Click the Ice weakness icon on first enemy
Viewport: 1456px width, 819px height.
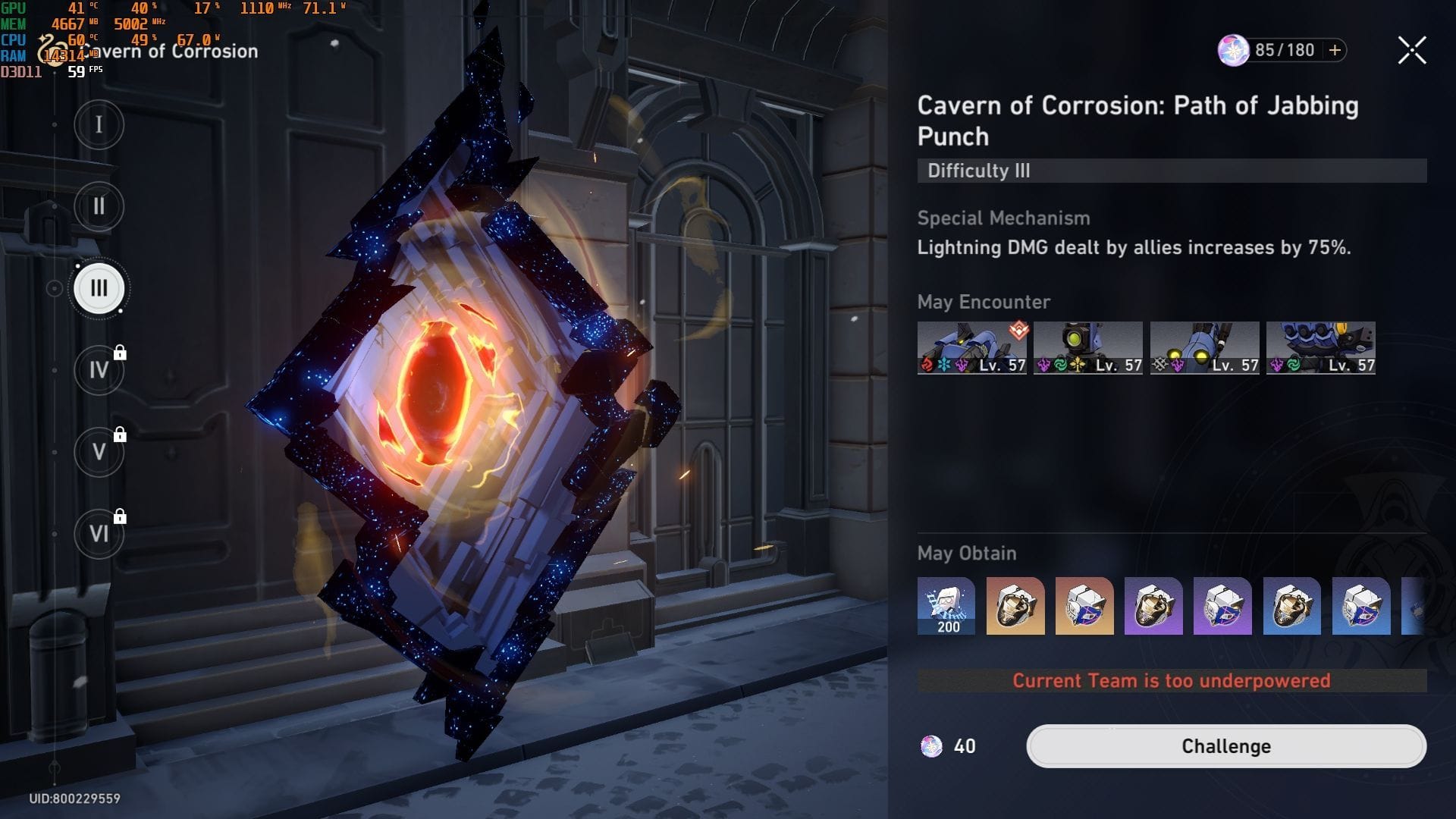click(x=945, y=365)
